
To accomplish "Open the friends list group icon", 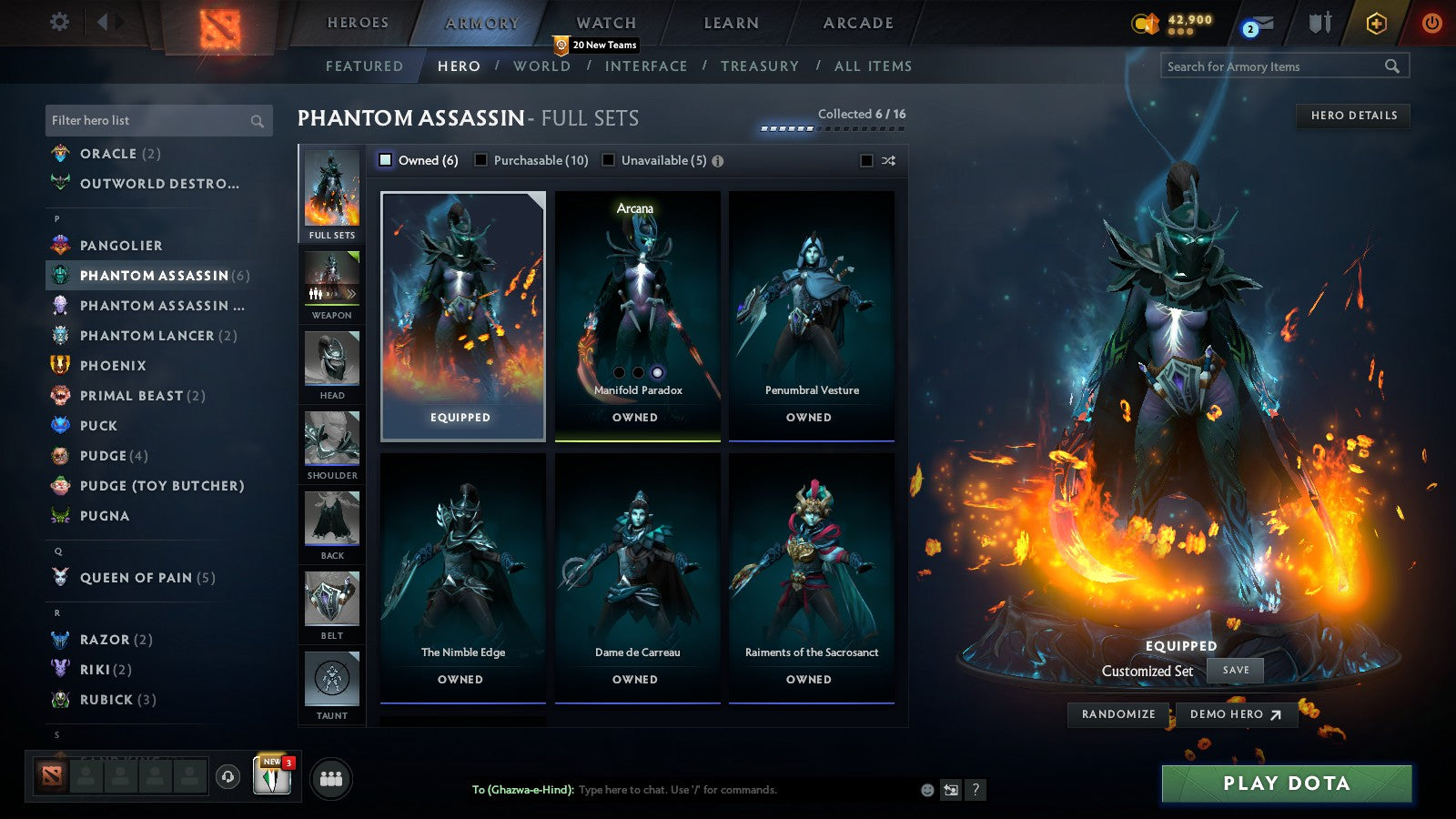I will point(331,778).
